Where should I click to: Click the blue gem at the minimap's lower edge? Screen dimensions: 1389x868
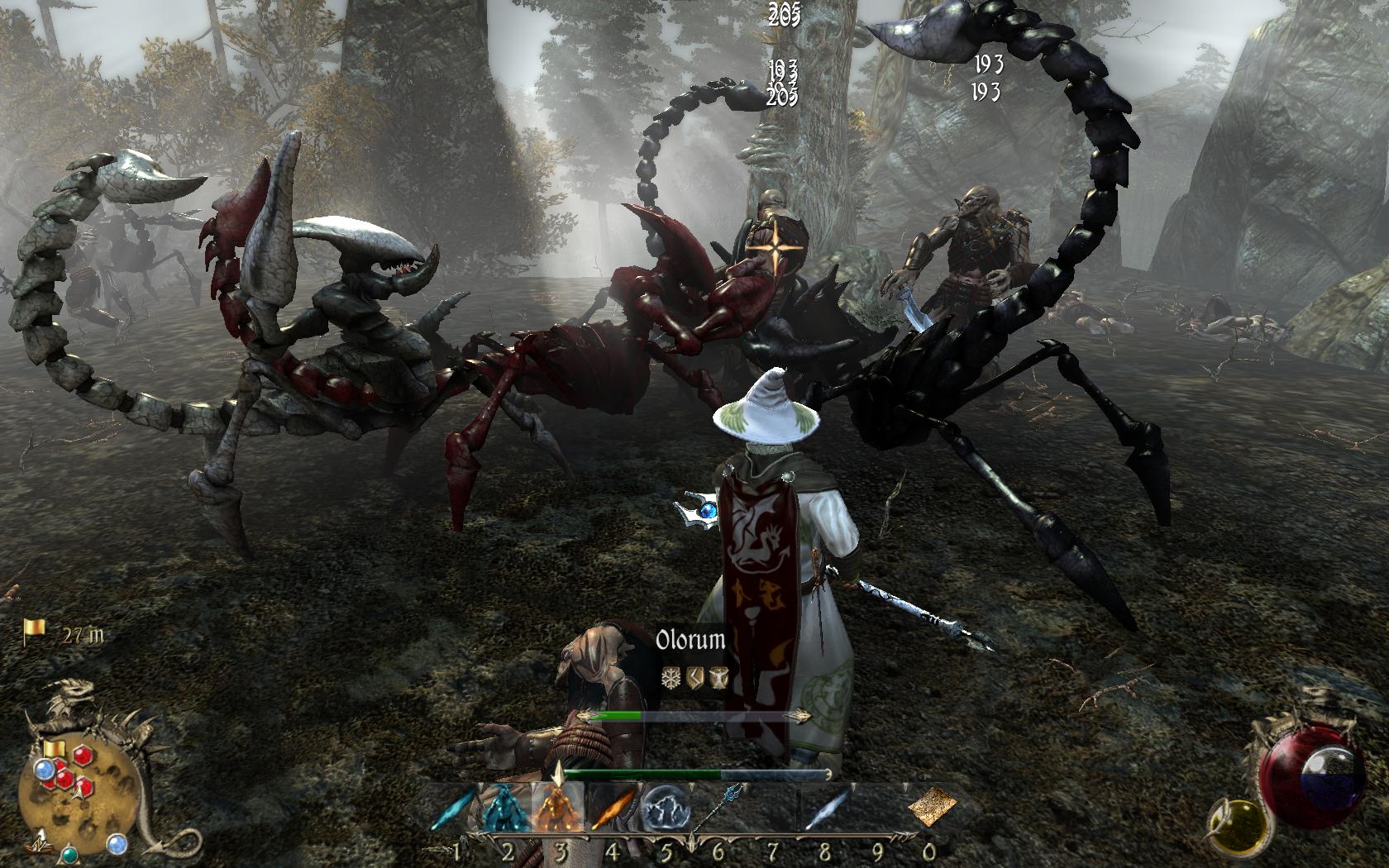click(118, 844)
